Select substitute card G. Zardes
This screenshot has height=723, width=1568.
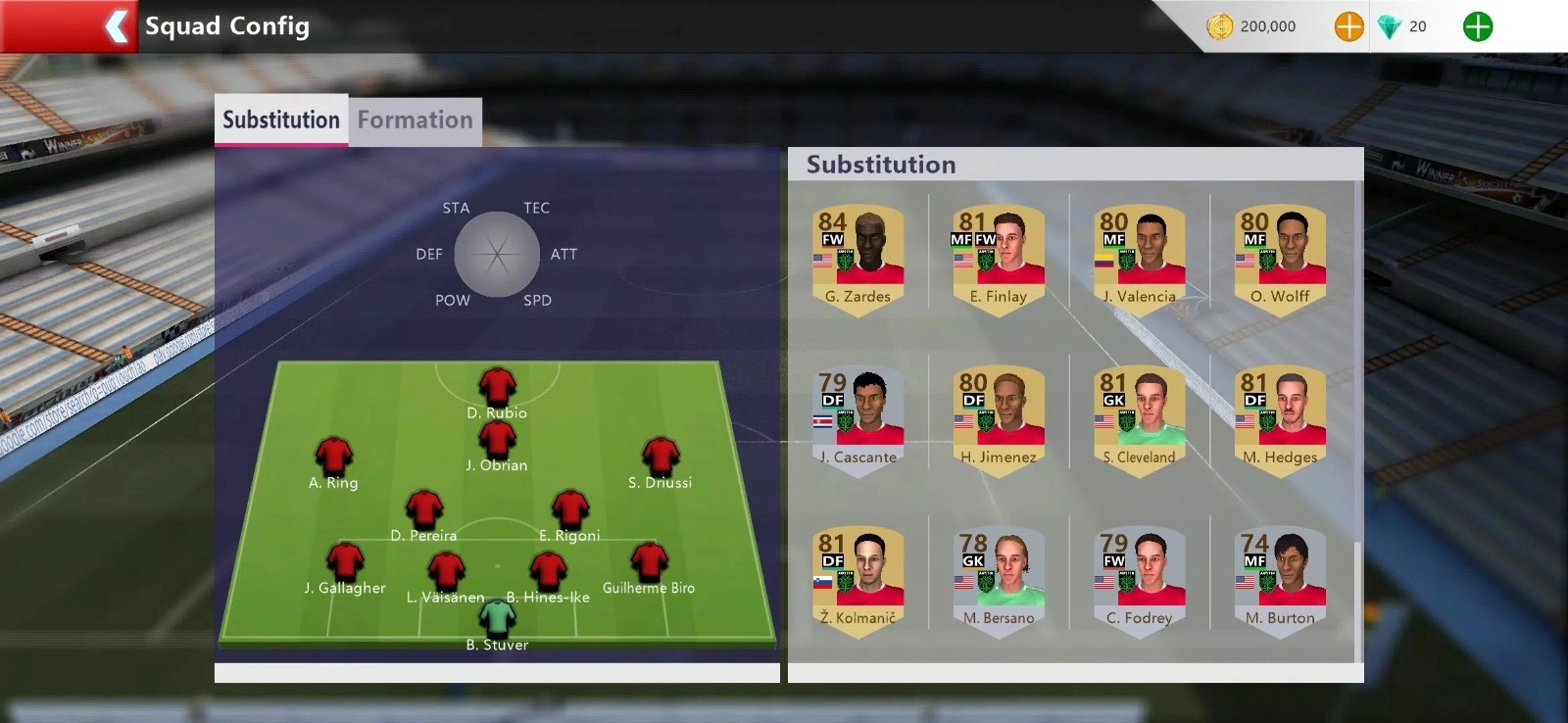(857, 257)
